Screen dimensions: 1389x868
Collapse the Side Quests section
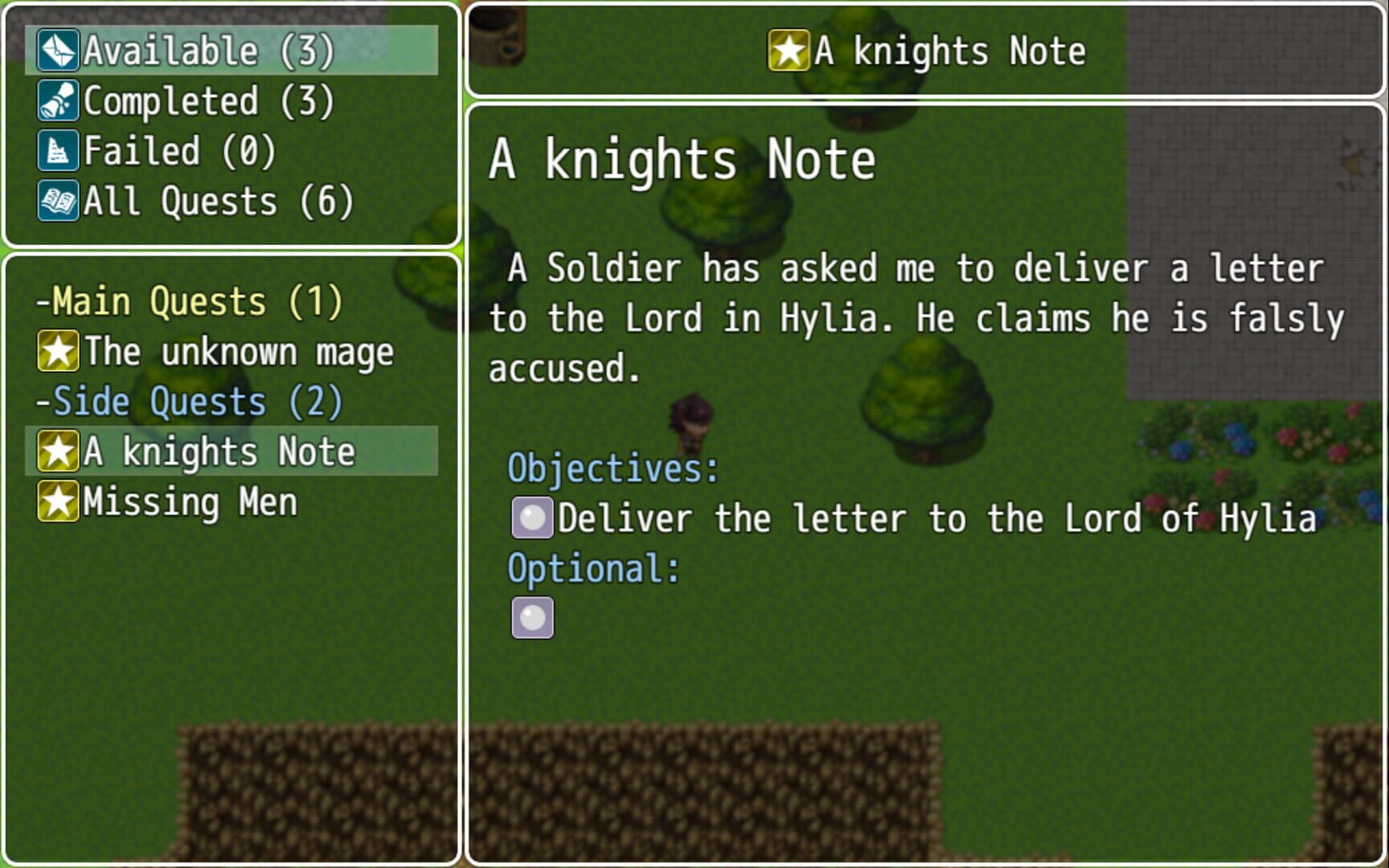coord(190,401)
